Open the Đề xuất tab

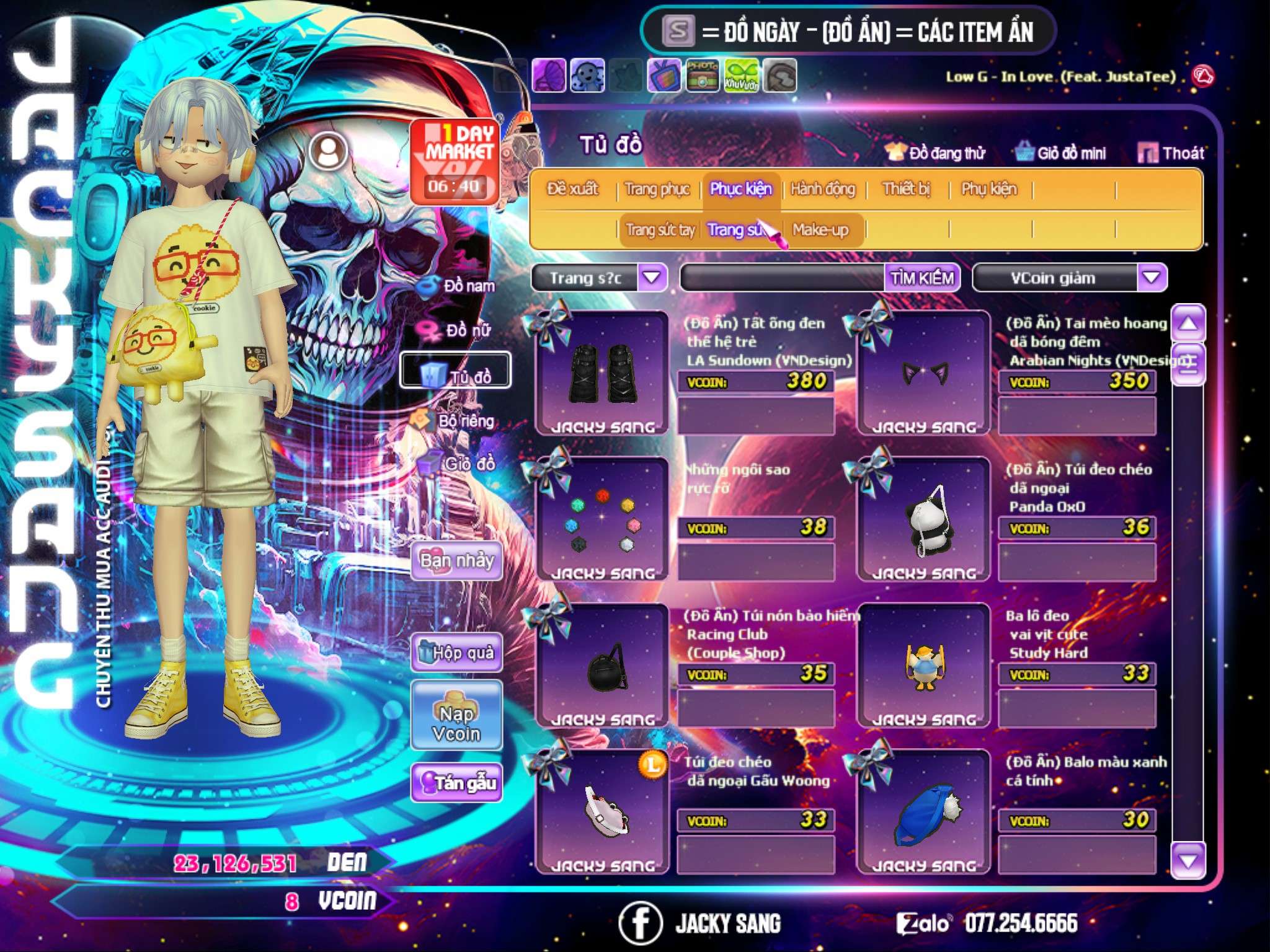572,189
